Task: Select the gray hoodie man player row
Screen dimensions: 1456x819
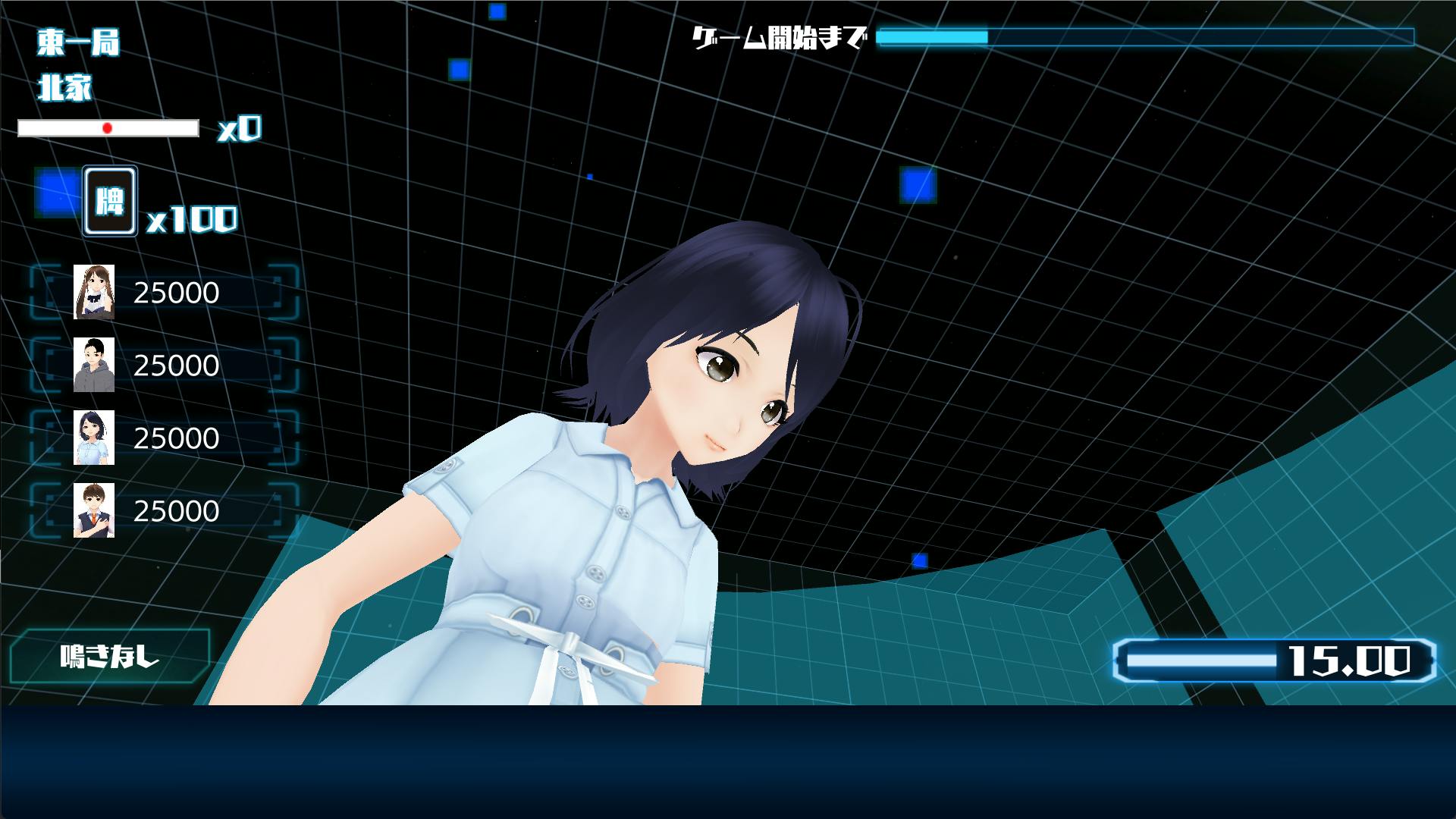Action: pos(165,366)
